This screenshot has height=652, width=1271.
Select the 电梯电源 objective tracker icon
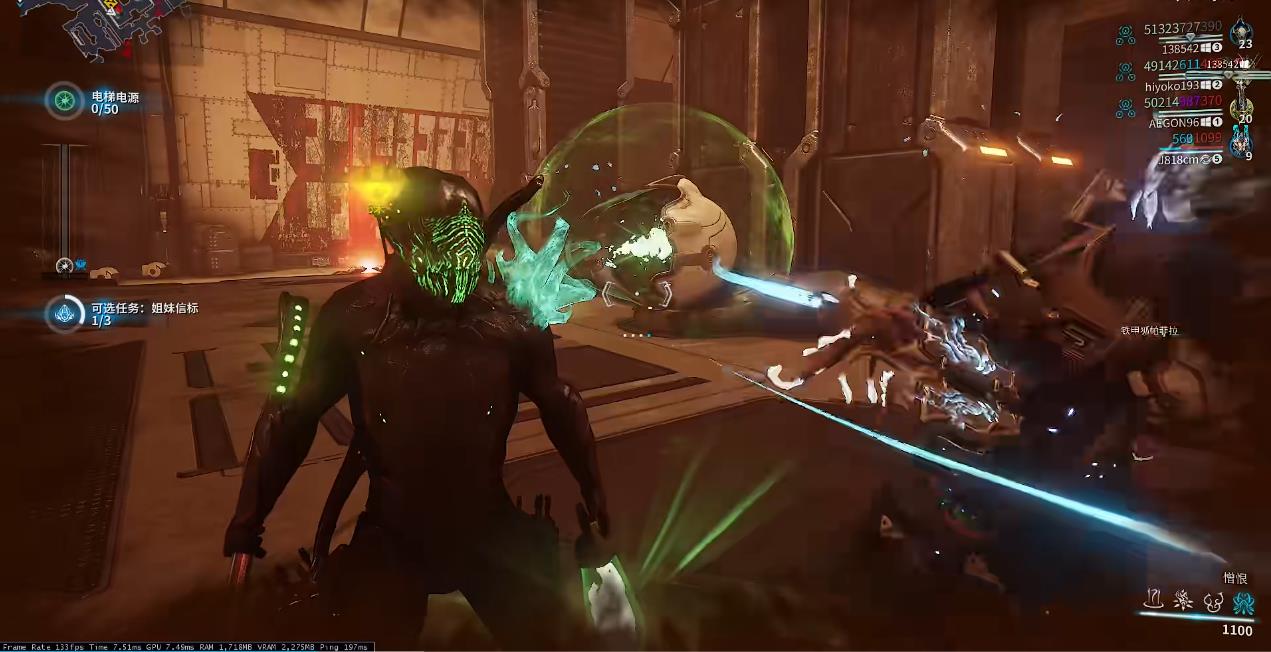click(x=65, y=100)
